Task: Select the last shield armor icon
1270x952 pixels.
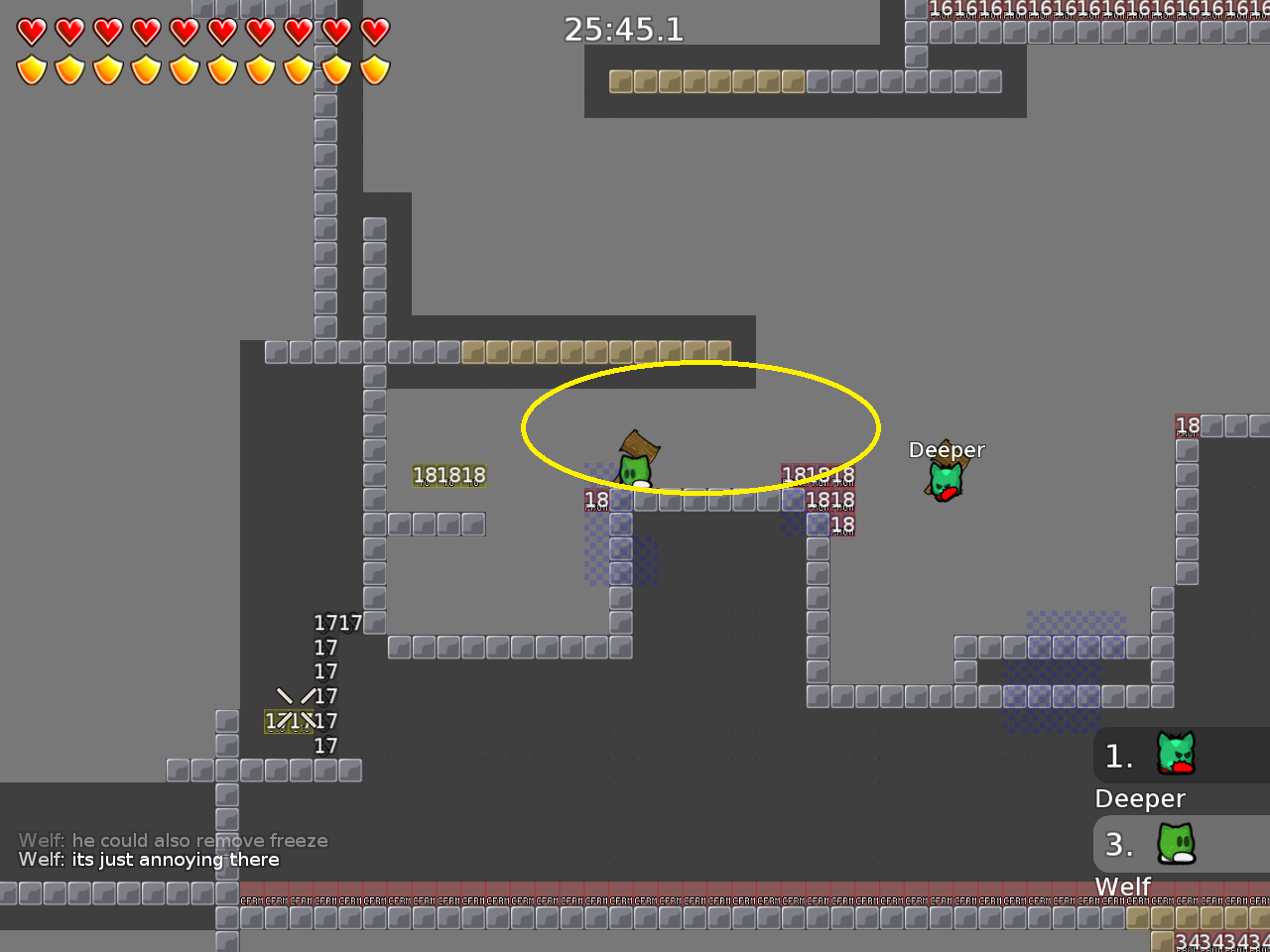Action: click(374, 70)
